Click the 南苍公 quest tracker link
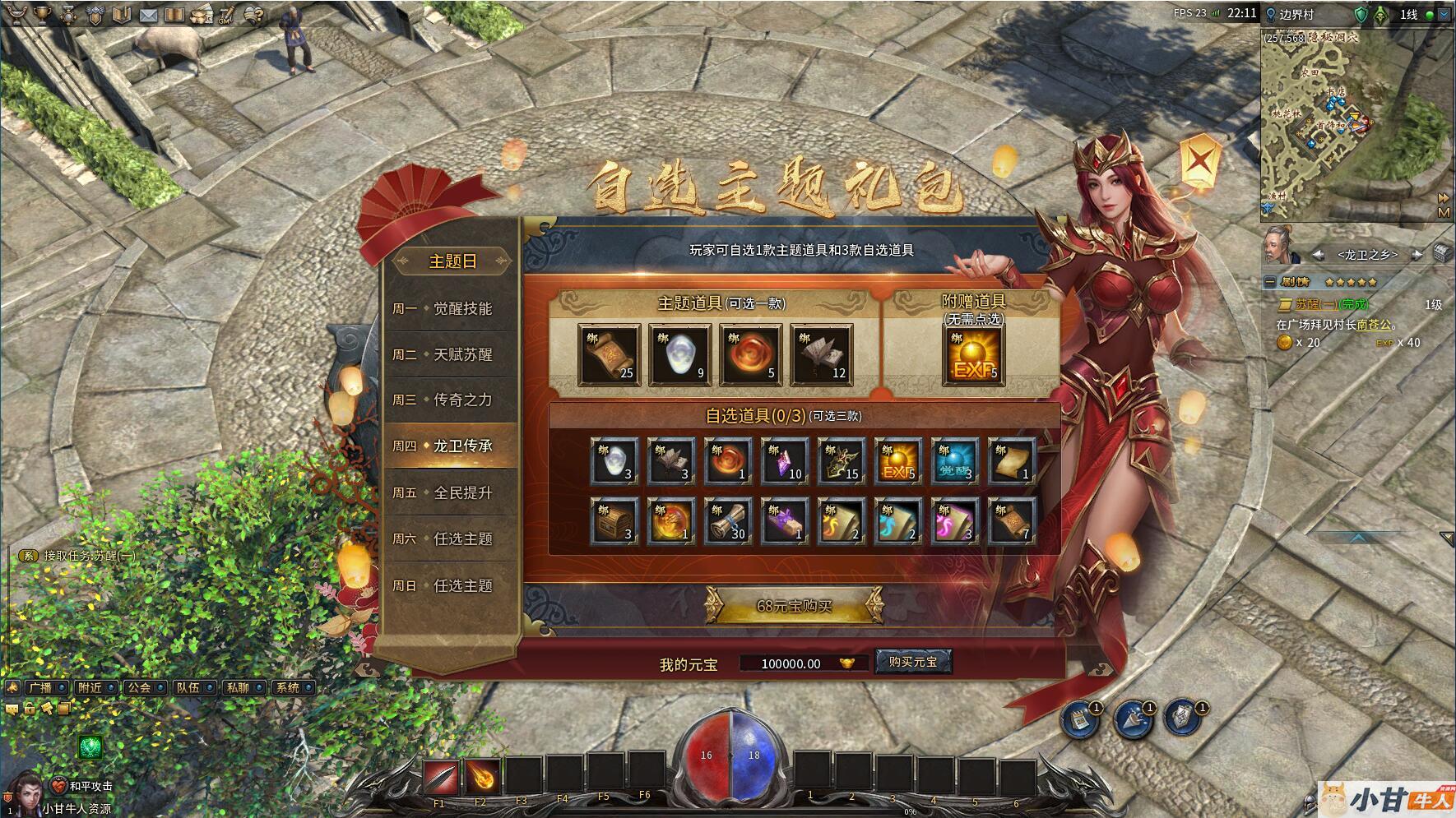Viewport: 1456px width, 818px height. 1374,325
